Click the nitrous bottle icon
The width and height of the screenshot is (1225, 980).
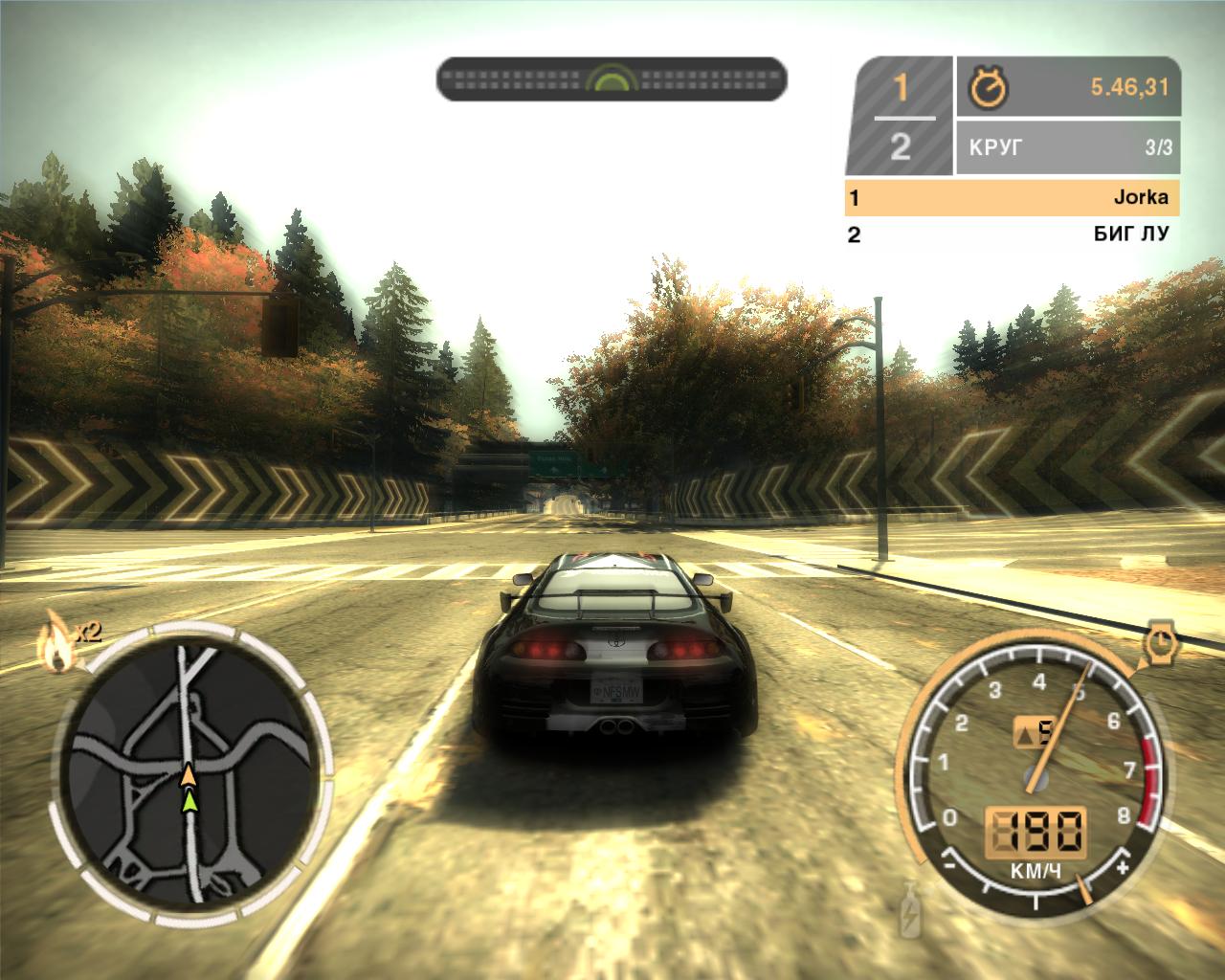909,911
